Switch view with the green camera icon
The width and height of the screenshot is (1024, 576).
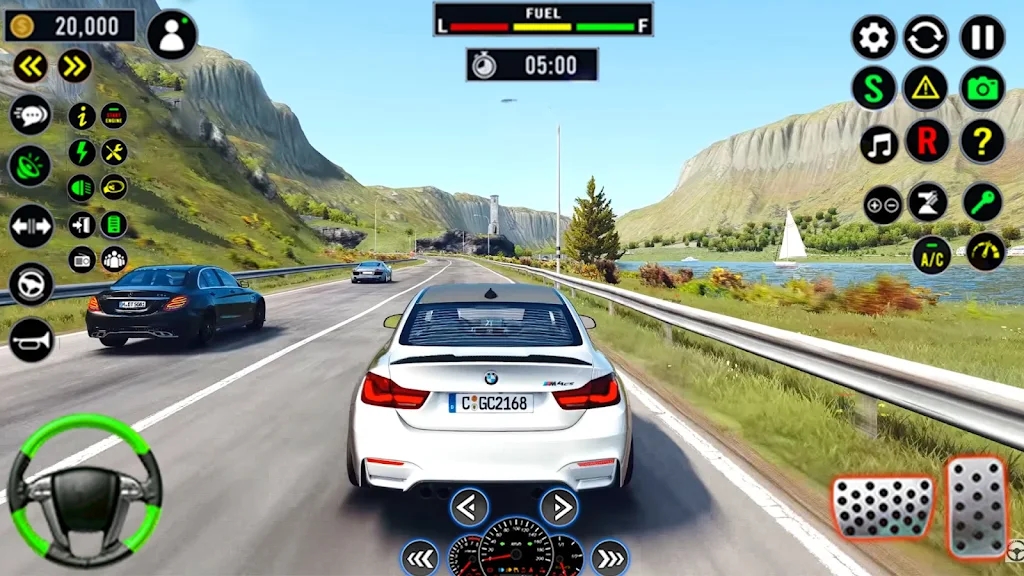(982, 89)
